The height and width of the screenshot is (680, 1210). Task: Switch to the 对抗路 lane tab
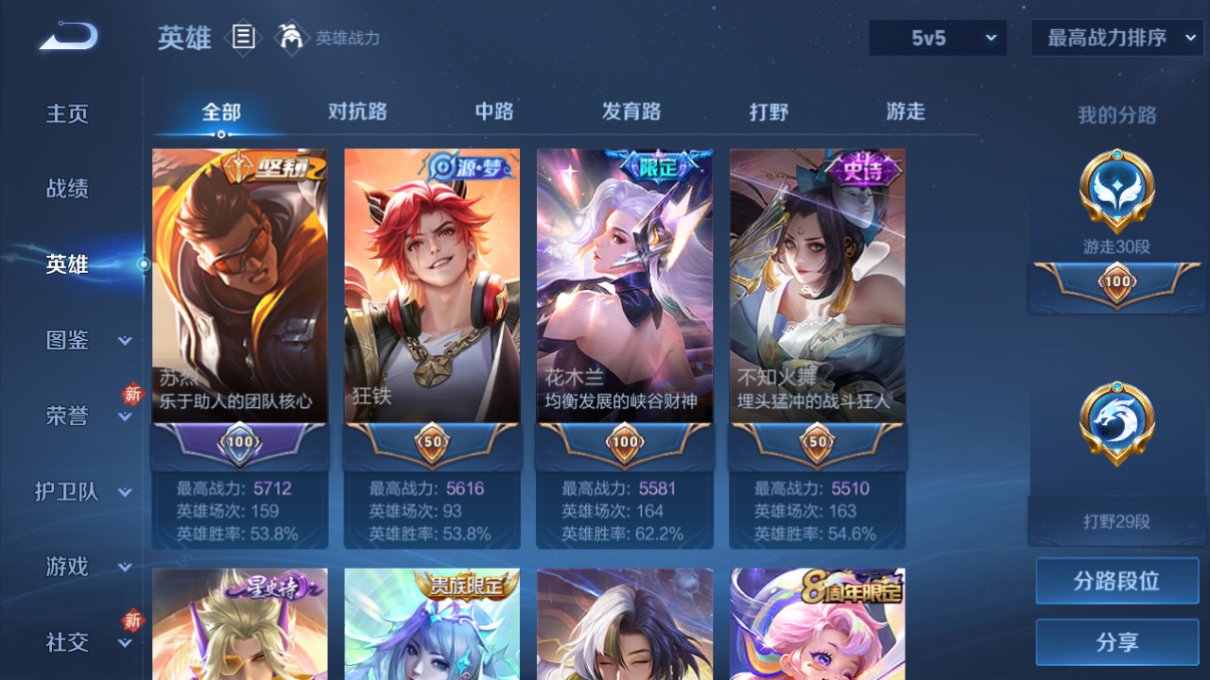[x=357, y=112]
